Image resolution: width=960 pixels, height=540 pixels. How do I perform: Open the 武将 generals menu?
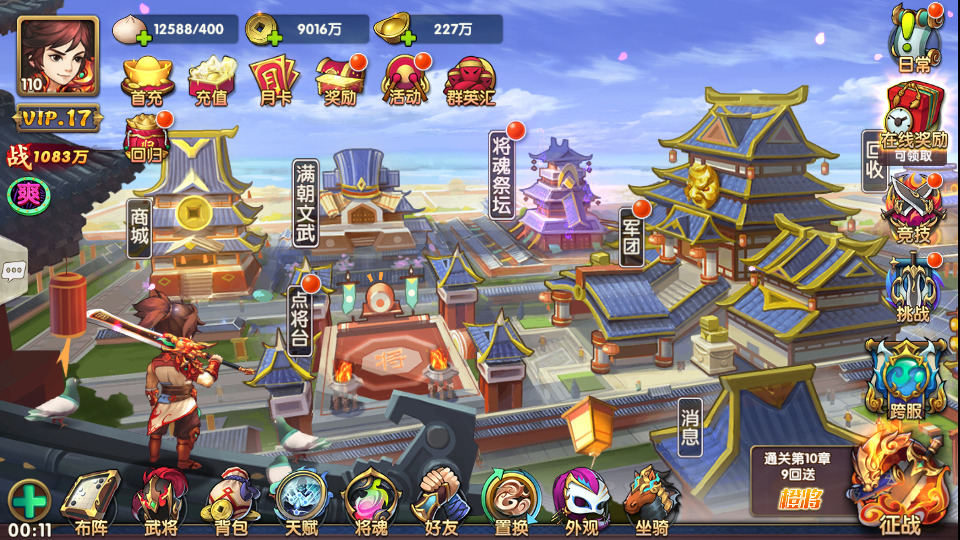161,498
